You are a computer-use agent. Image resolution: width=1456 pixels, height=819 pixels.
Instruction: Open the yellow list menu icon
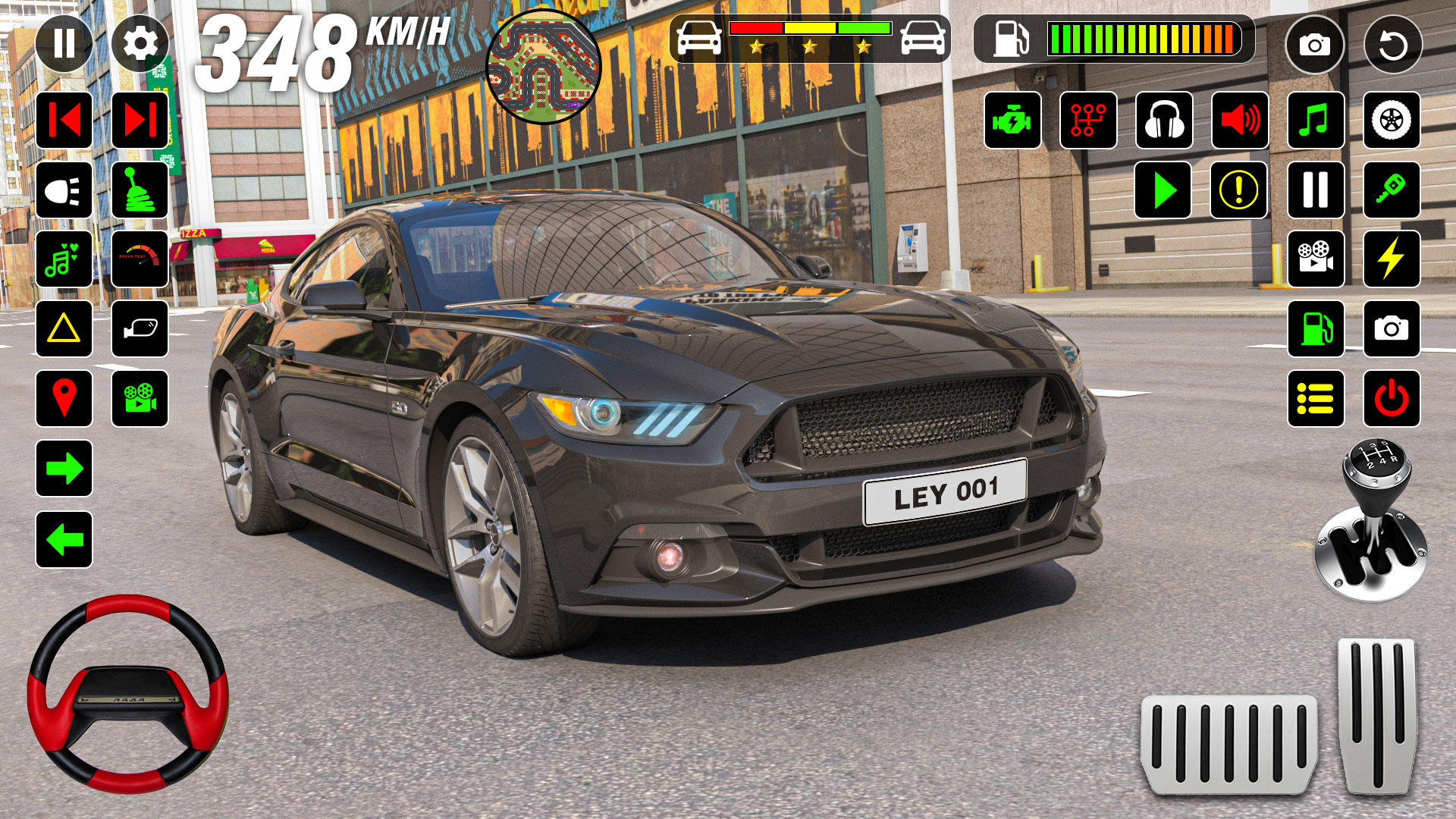1316,399
